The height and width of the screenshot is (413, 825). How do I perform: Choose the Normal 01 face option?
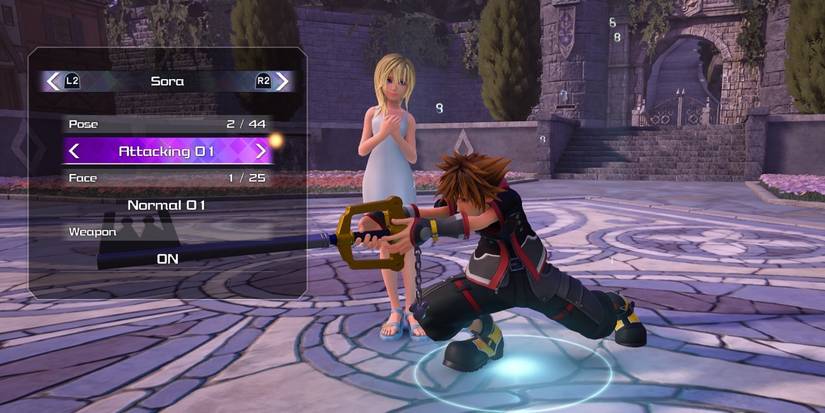click(x=167, y=205)
